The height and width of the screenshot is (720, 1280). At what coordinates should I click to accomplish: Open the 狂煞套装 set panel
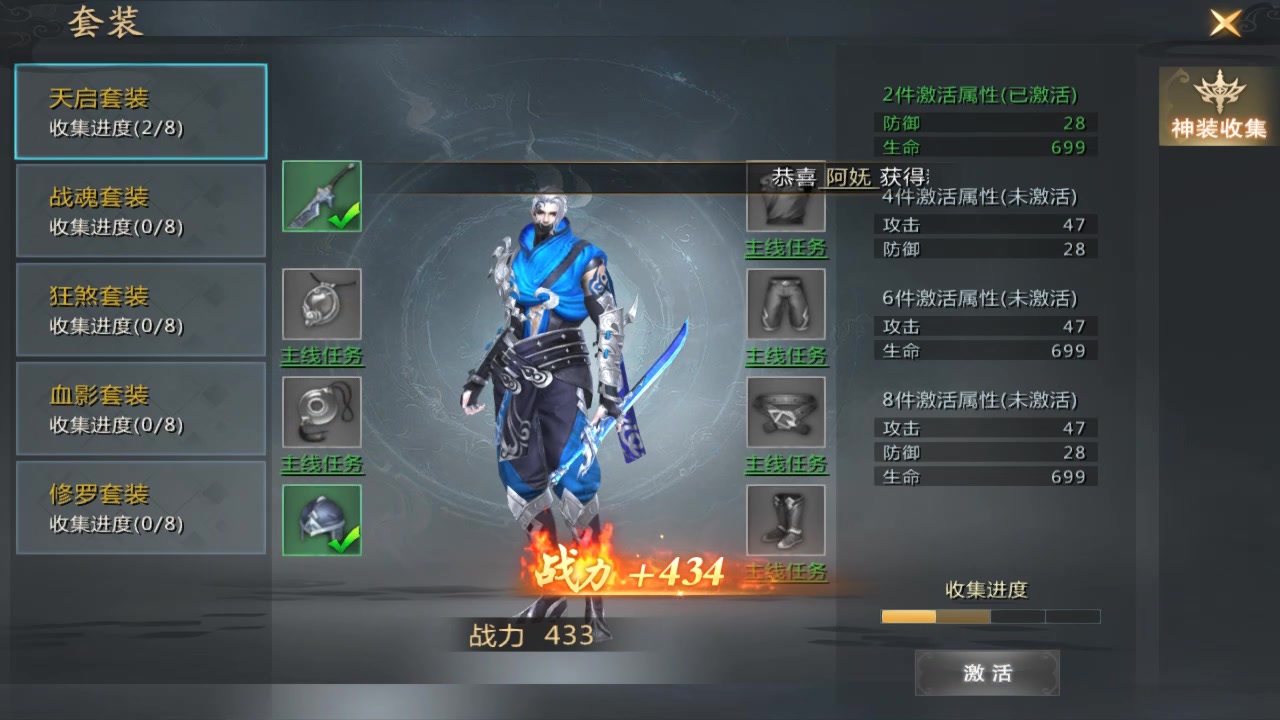tap(140, 308)
